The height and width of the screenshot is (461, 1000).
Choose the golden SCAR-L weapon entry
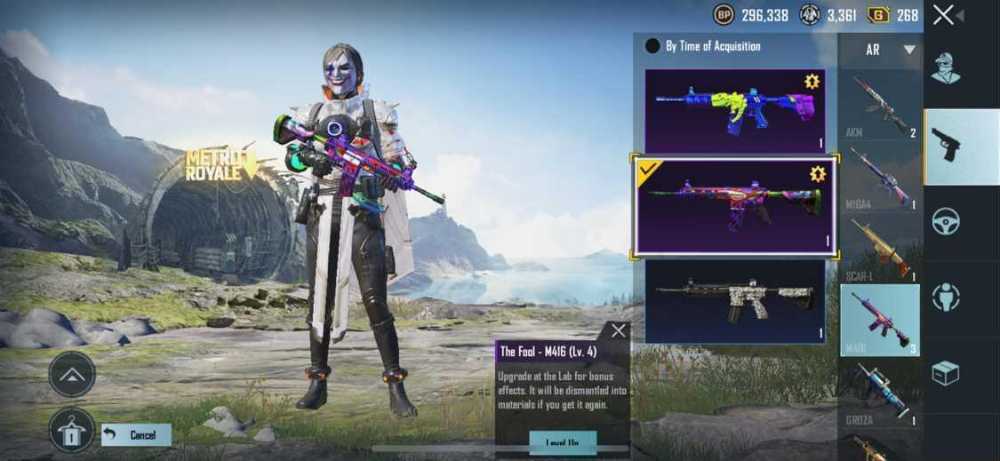[x=880, y=249]
